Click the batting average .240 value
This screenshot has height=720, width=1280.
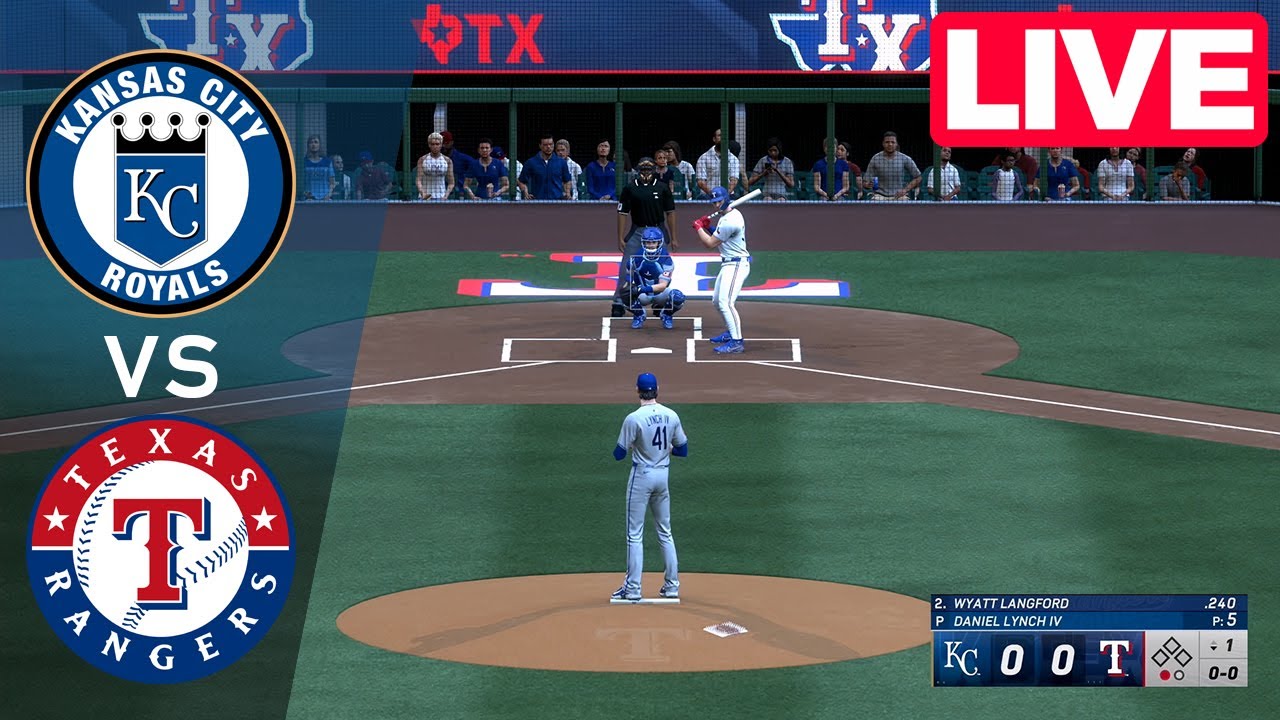tap(1222, 602)
